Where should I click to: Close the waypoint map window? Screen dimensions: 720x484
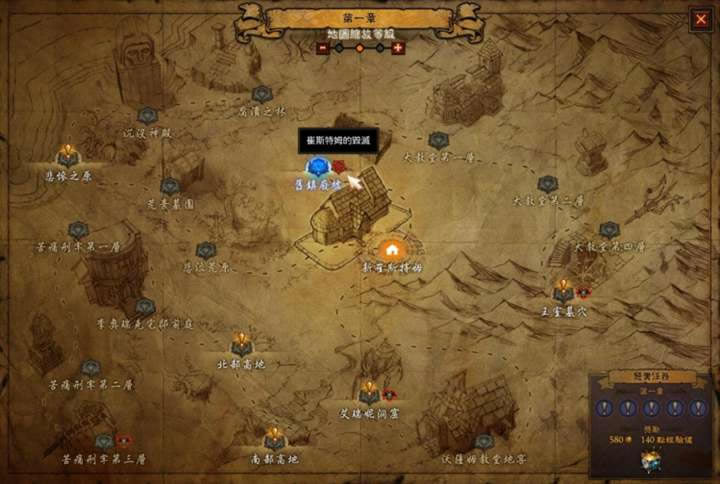tap(699, 19)
